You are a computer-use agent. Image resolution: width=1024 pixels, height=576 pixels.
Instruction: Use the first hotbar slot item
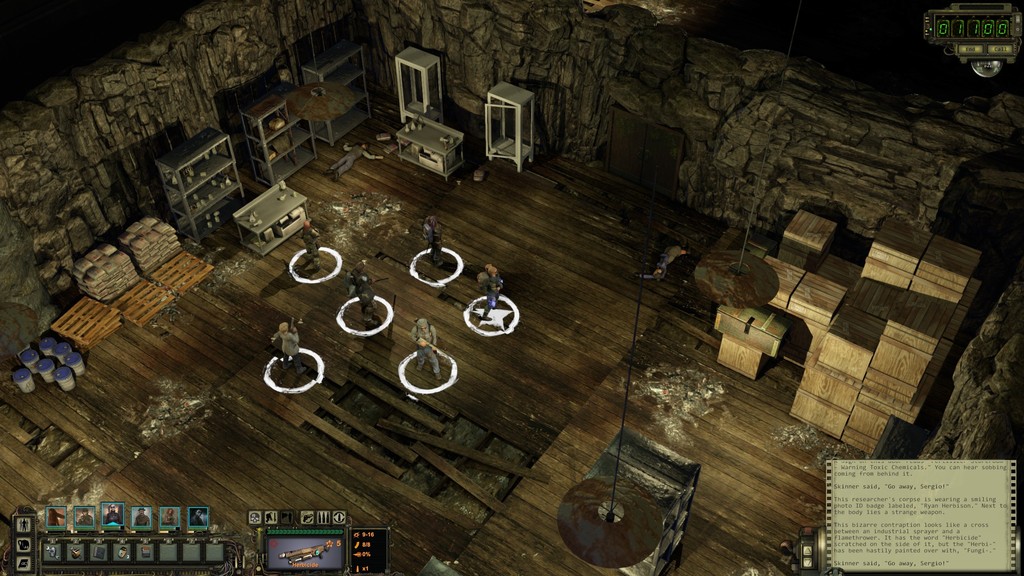coord(54,551)
